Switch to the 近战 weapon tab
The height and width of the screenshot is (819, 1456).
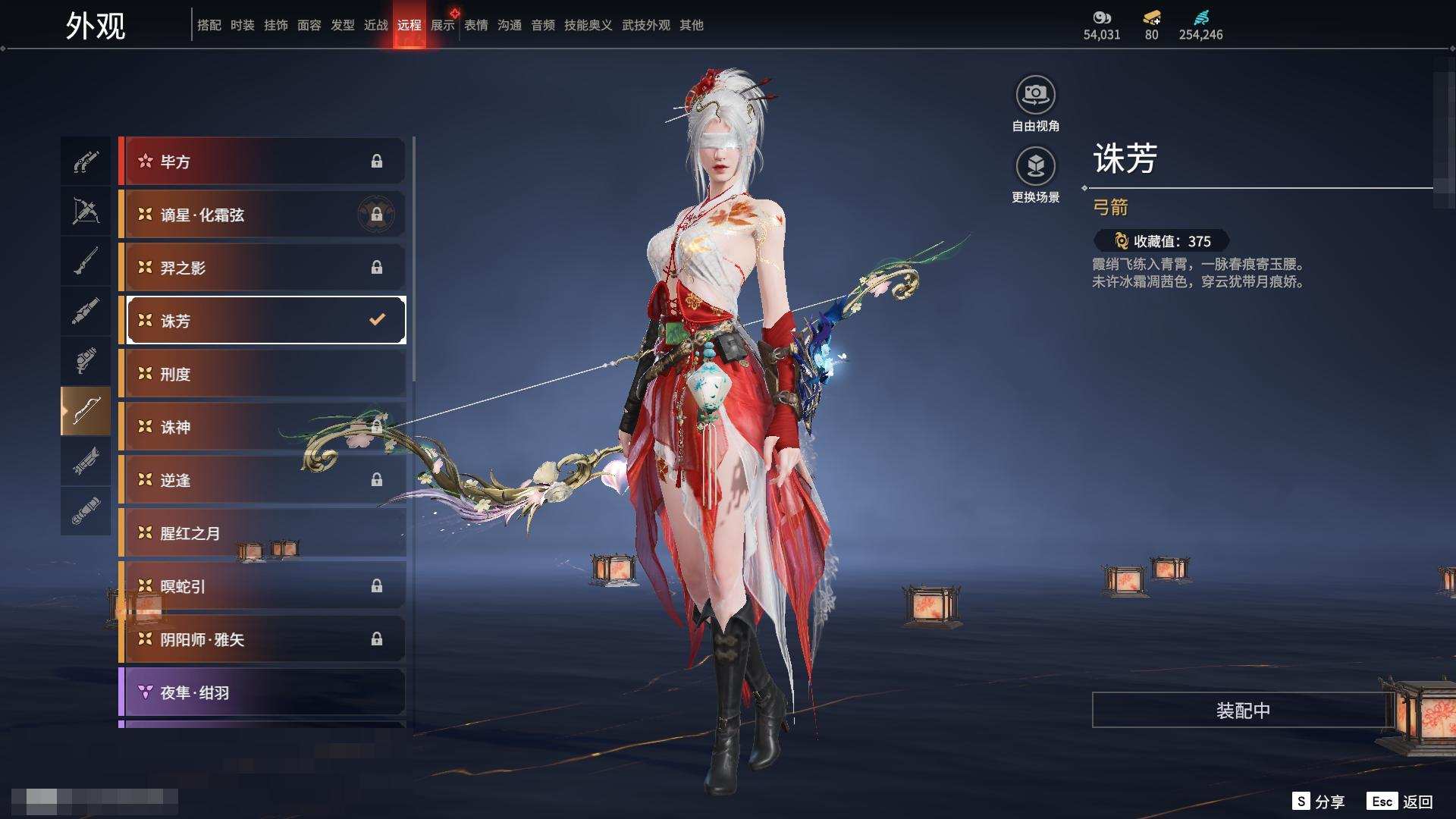[x=375, y=25]
